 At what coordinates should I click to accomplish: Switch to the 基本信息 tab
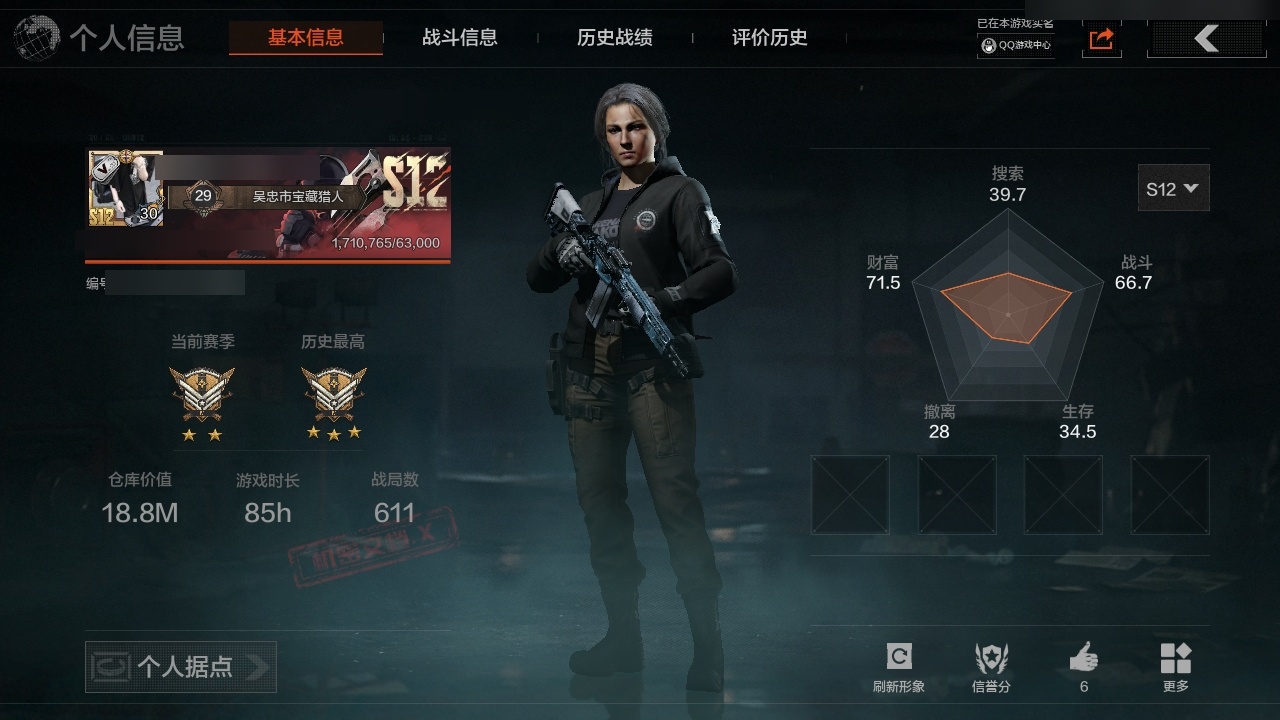[x=305, y=38]
